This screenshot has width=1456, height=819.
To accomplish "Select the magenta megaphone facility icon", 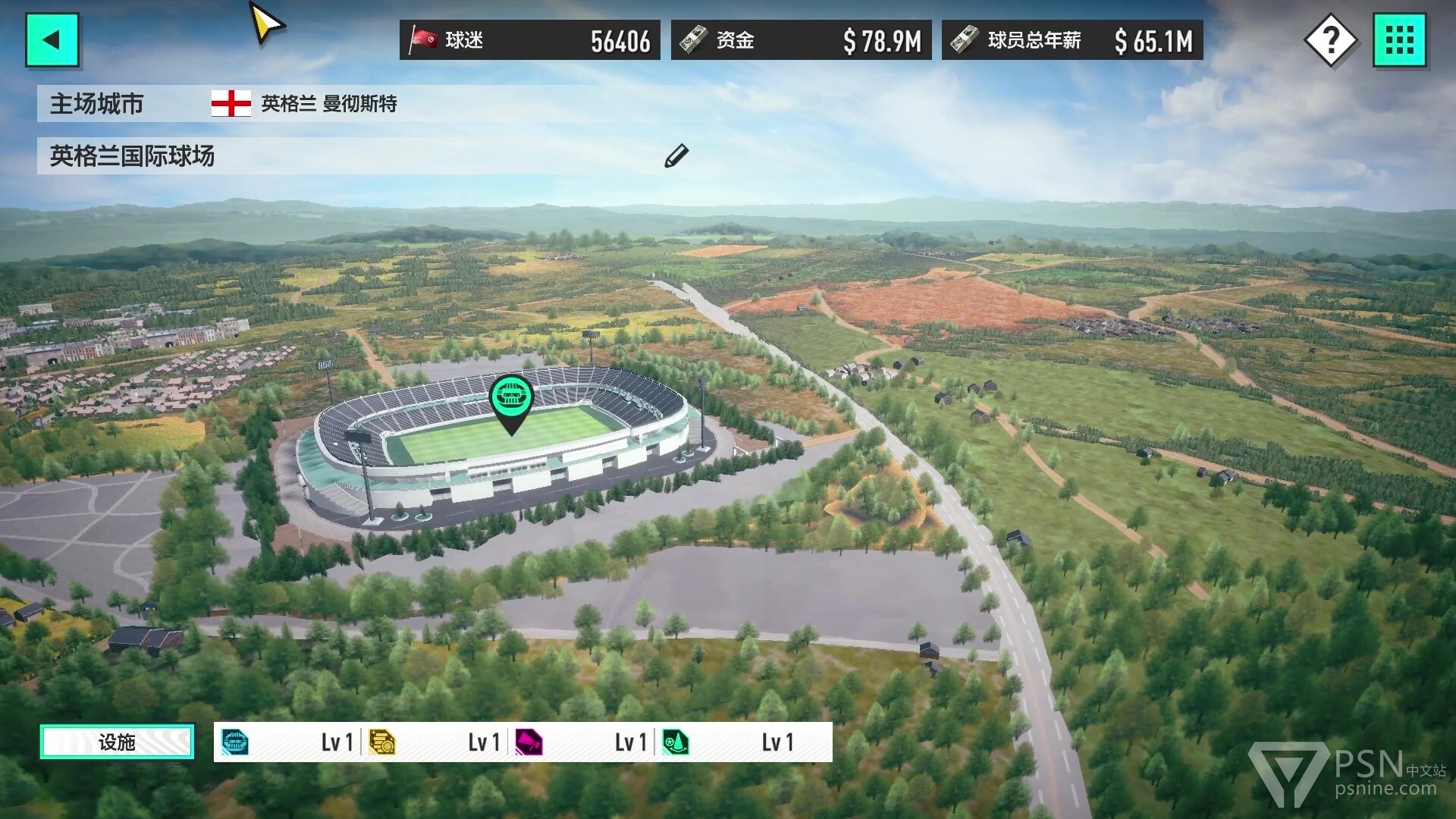I will pos(529,742).
